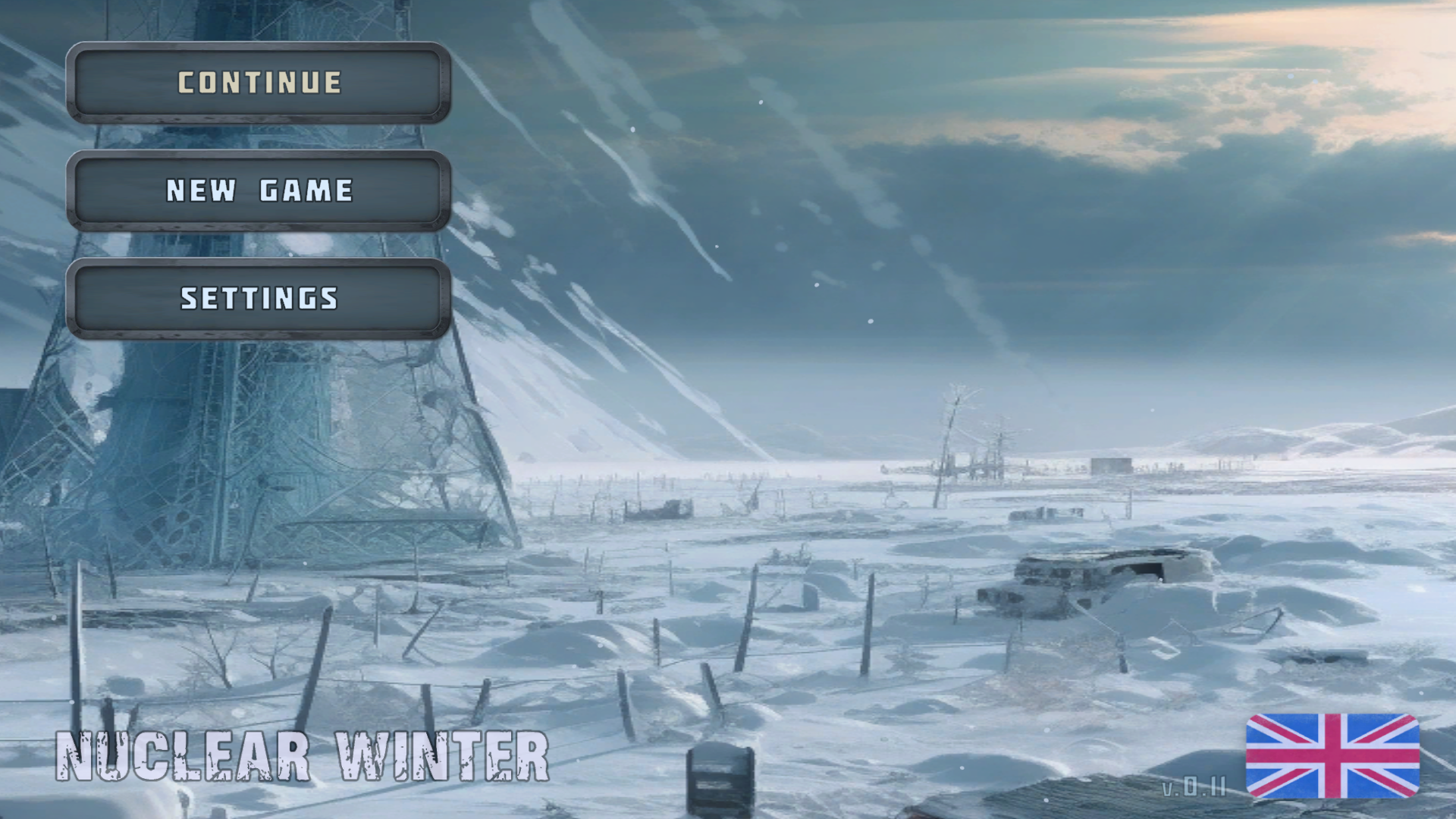Begin a fresh playthrough via New Game
1456x819 pixels.
click(x=259, y=190)
